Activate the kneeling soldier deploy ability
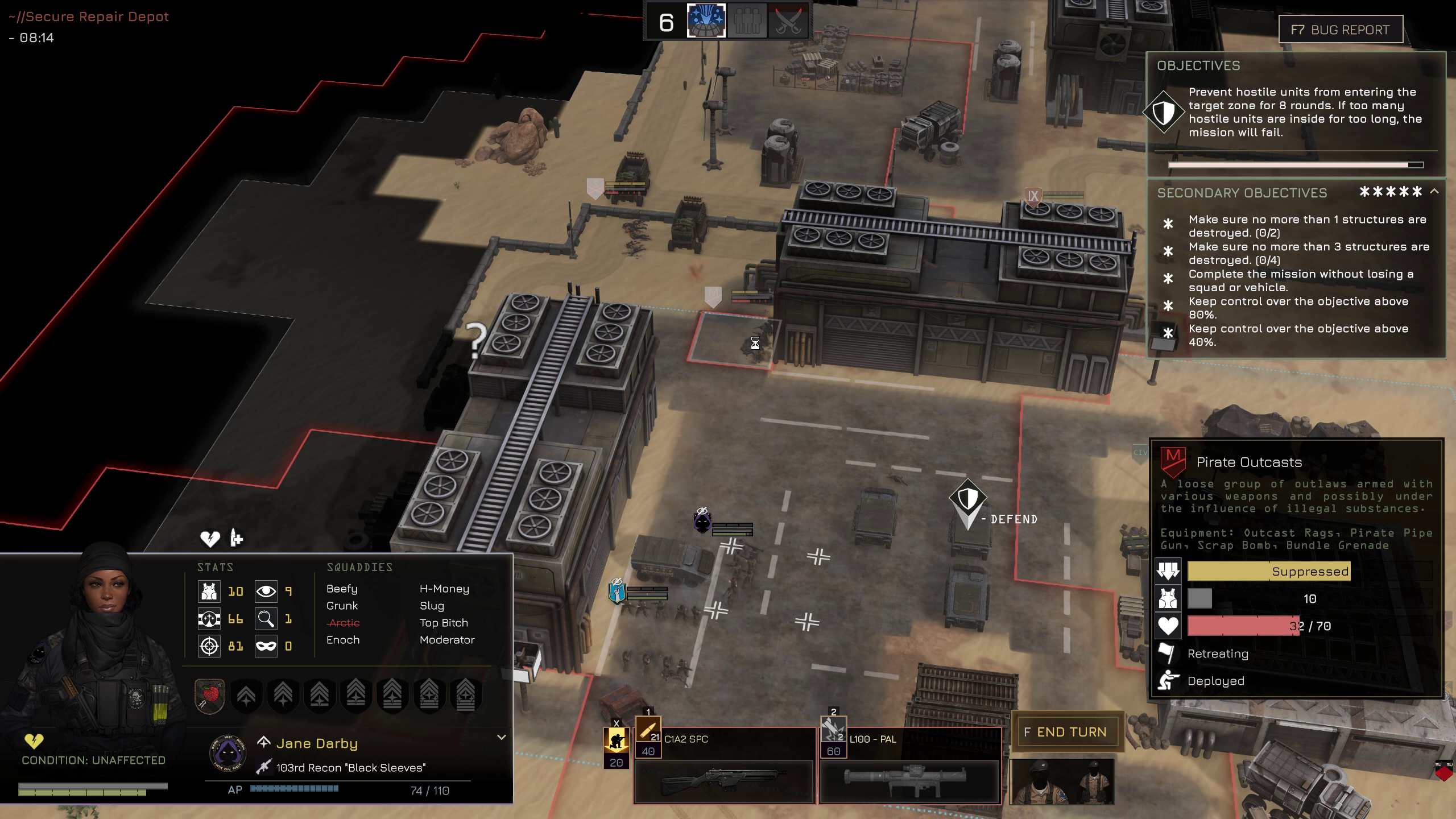 [616, 741]
